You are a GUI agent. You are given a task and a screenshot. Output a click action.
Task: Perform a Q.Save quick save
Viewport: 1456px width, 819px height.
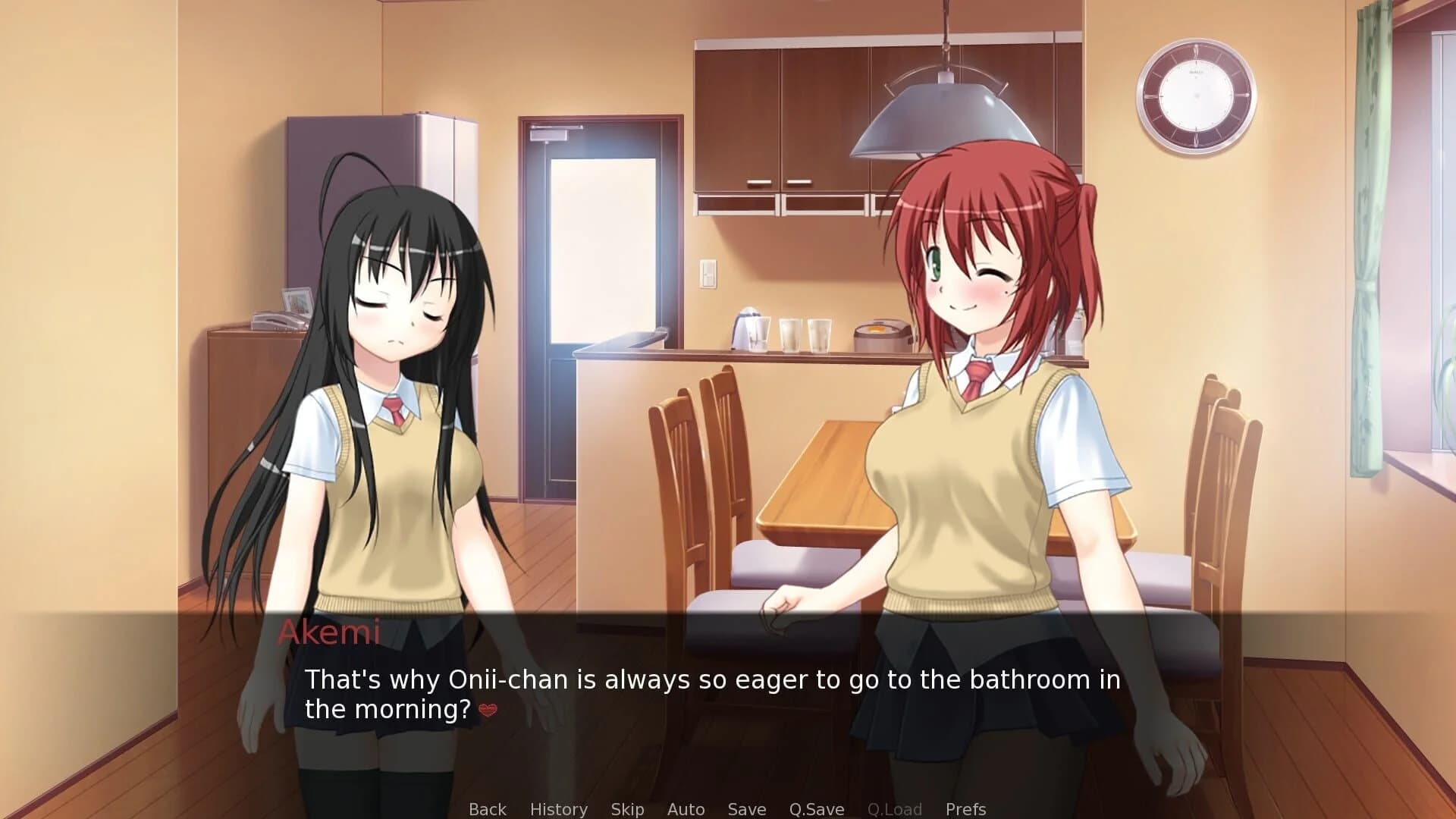tap(817, 808)
